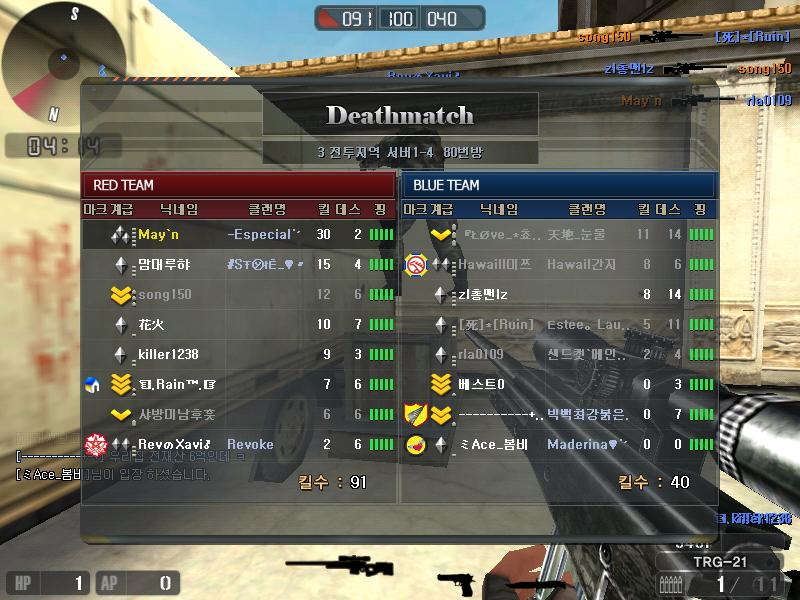Open the circular radar minimap
The height and width of the screenshot is (600, 800).
pos(64,62)
